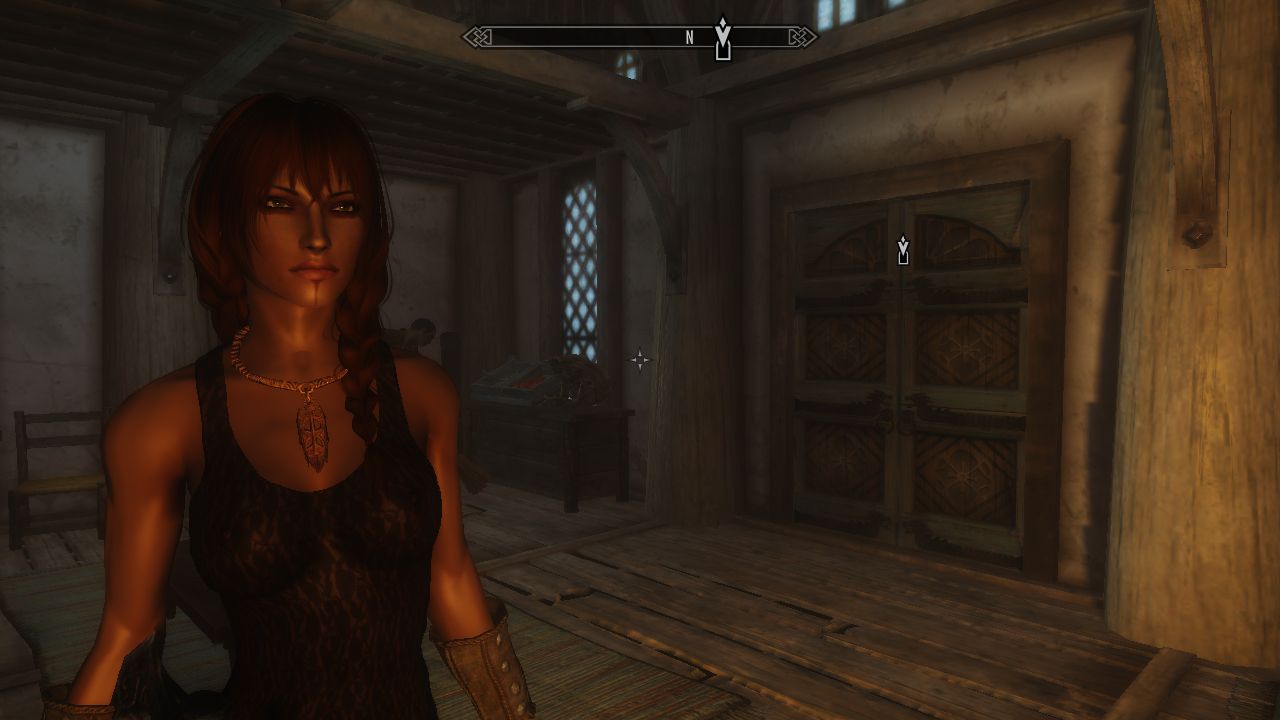1280x720 pixels.
Task: Click the North letter on the compass
Action: tap(689, 38)
